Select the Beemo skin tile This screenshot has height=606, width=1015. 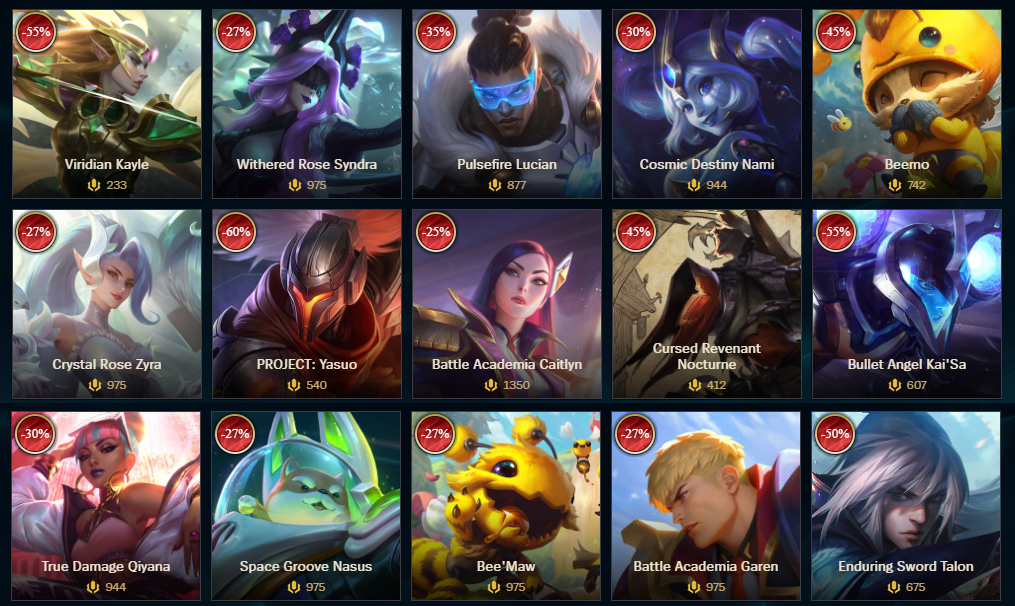(x=907, y=104)
